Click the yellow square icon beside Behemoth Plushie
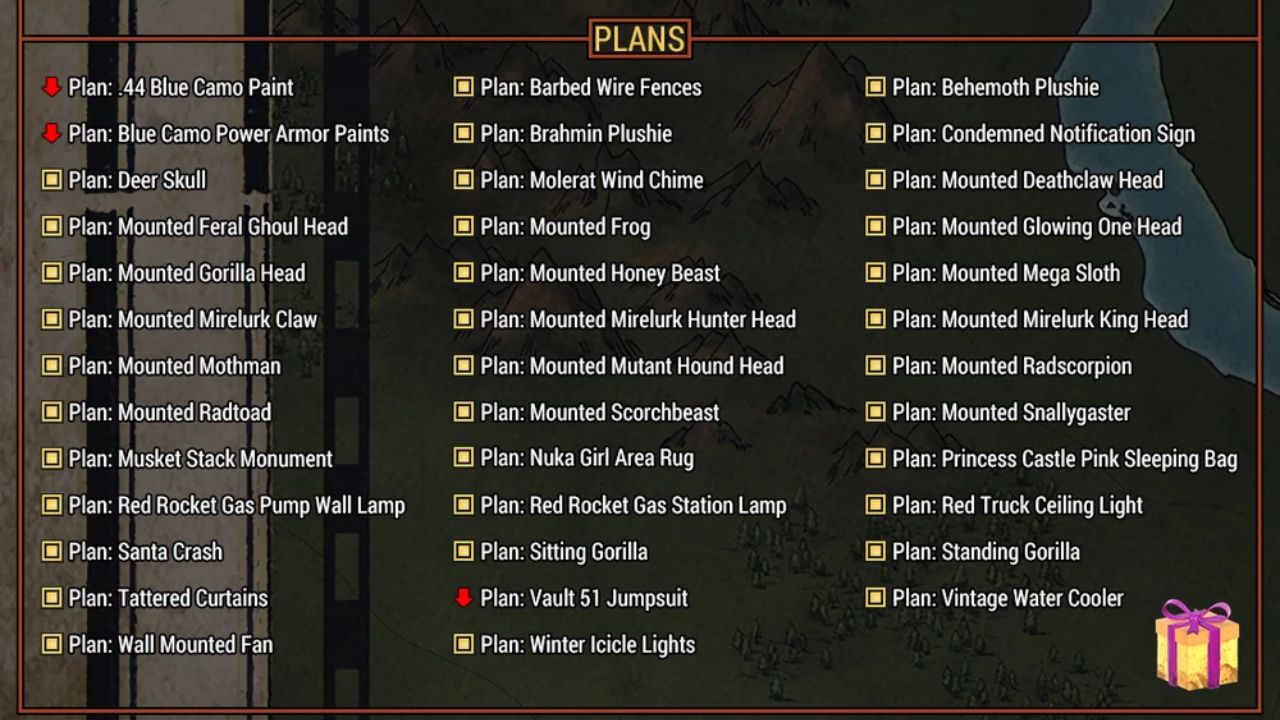Screen dimensions: 1280x720 (x=874, y=87)
